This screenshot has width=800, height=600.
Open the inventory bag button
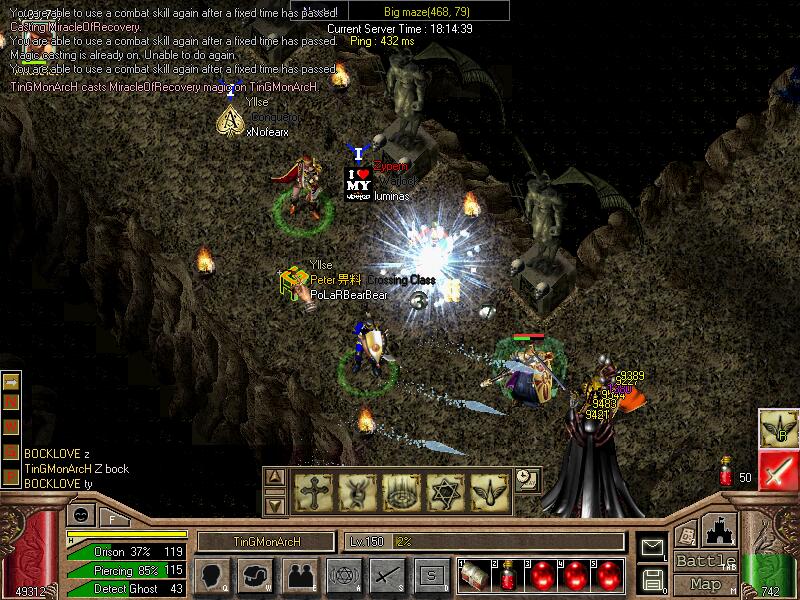click(256, 575)
